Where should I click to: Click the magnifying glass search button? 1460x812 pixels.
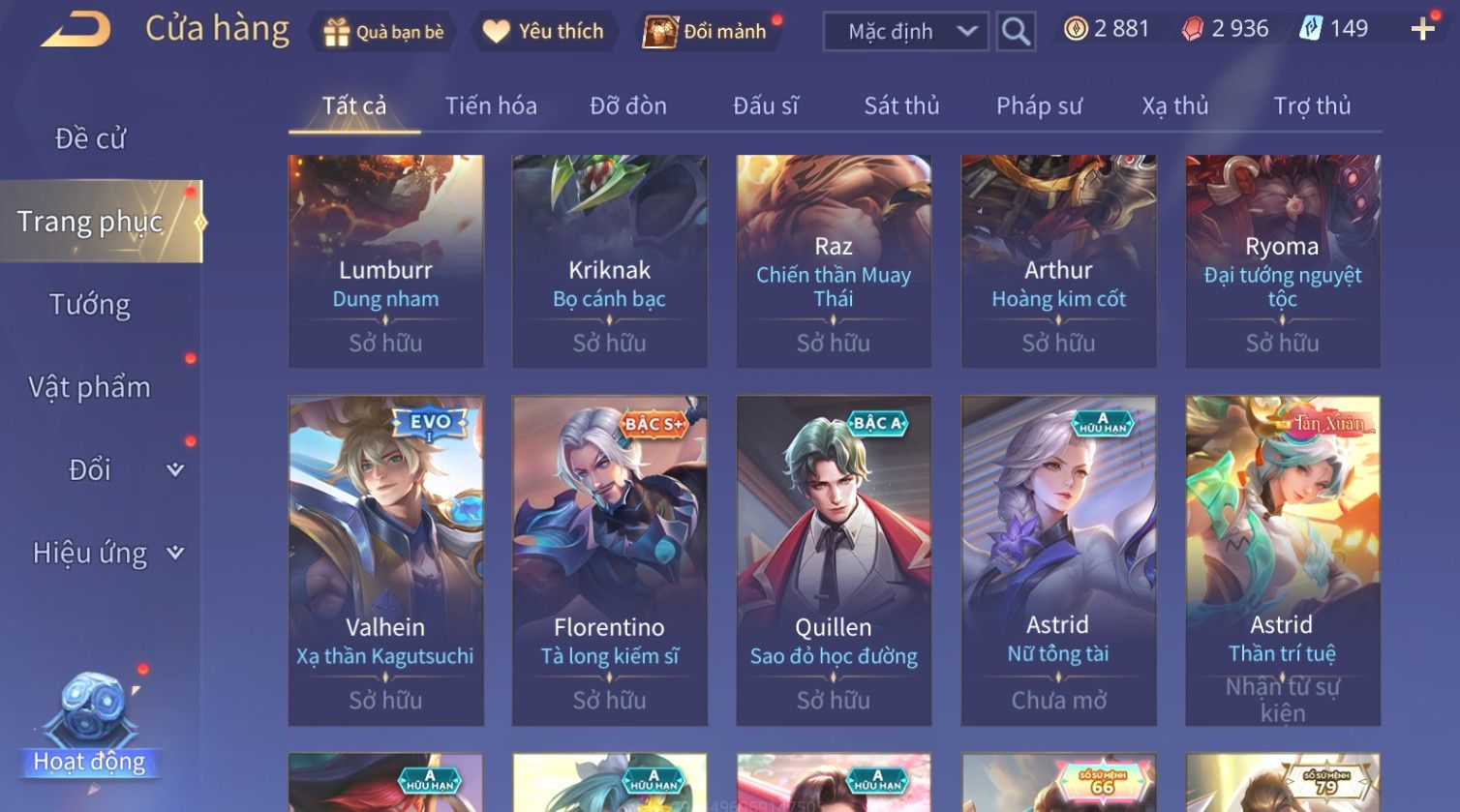[x=1015, y=32]
